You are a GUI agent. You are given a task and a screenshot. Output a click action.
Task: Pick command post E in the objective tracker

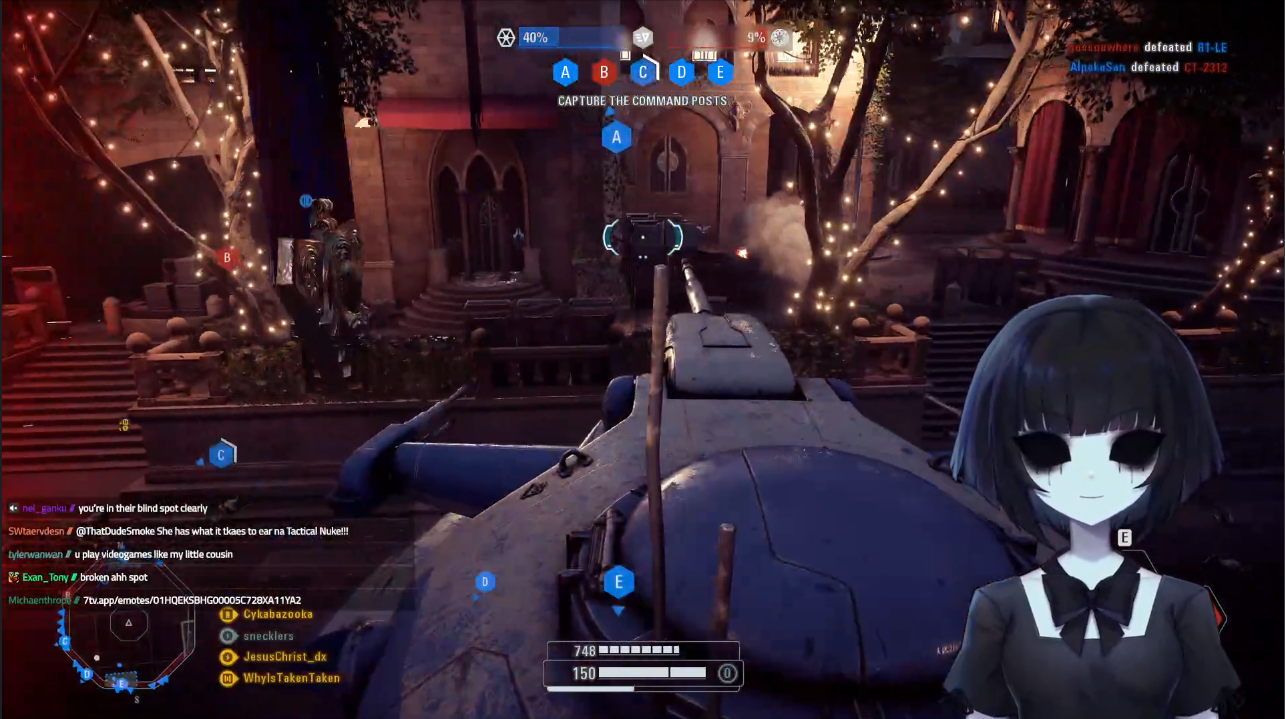pos(720,72)
